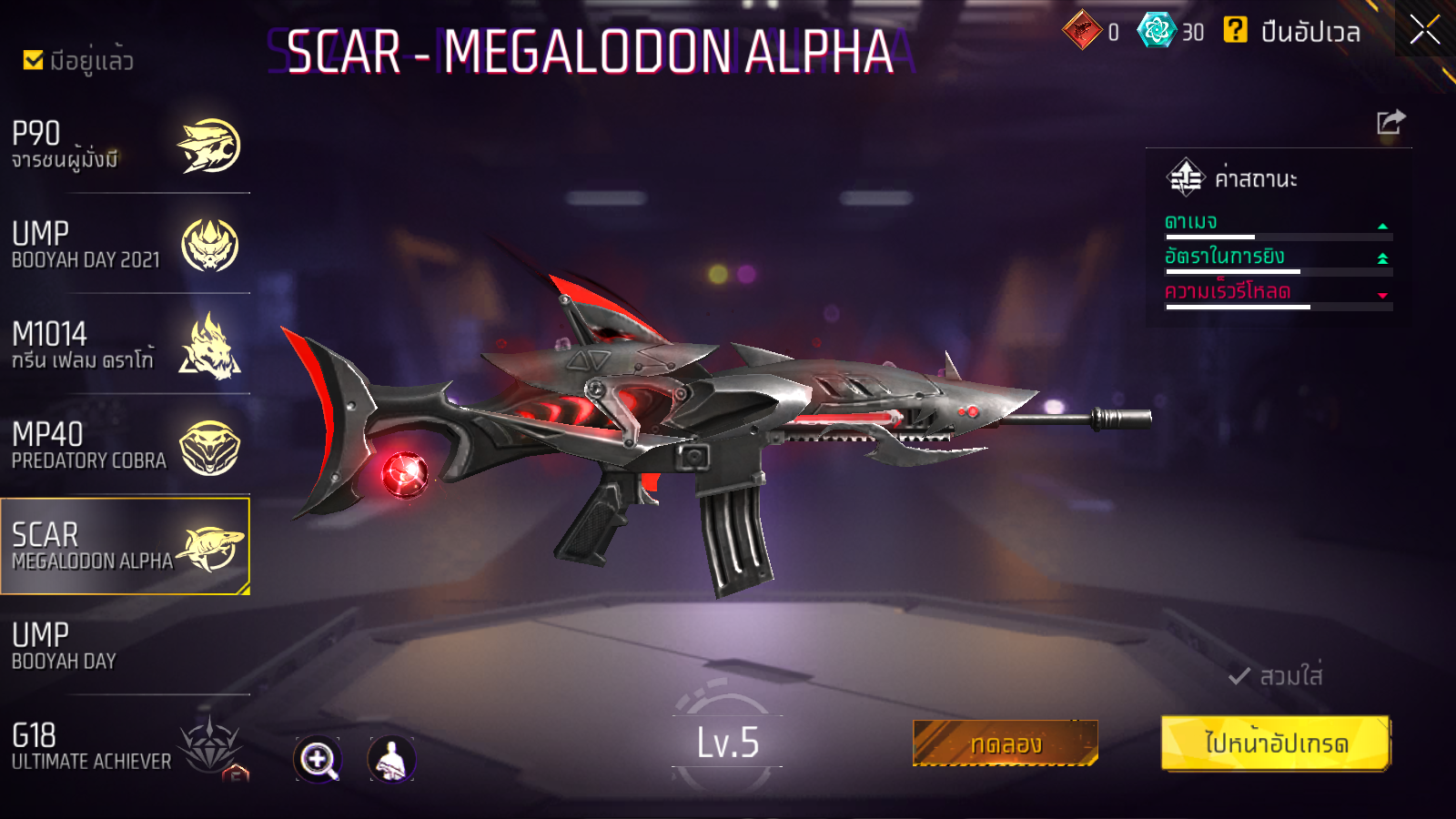Select the M1014 Green Flame Draco skin
Viewport: 1456px width, 819px height.
point(125,346)
